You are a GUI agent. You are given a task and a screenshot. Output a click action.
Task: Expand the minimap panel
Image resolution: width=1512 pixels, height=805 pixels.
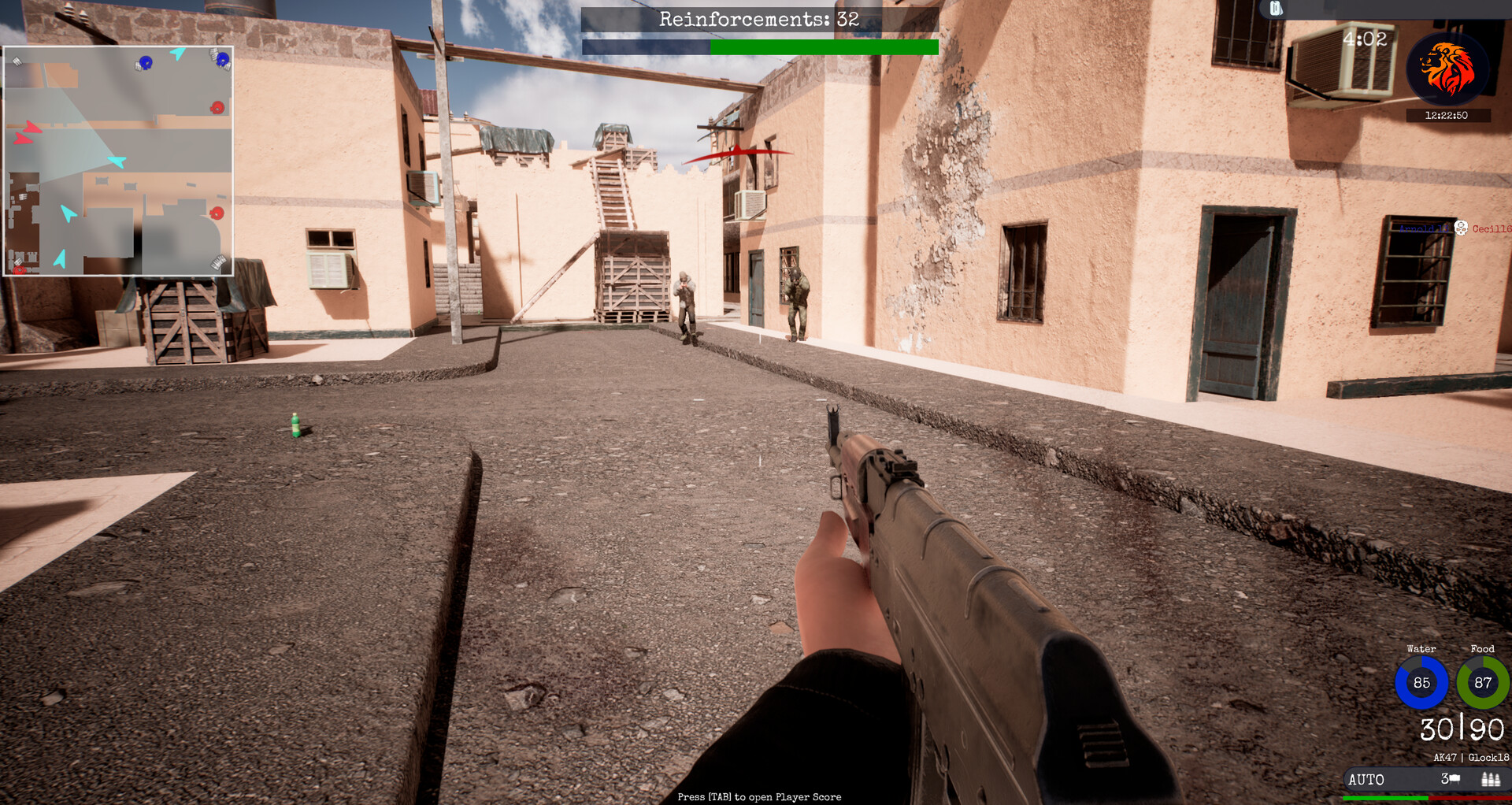(118, 160)
